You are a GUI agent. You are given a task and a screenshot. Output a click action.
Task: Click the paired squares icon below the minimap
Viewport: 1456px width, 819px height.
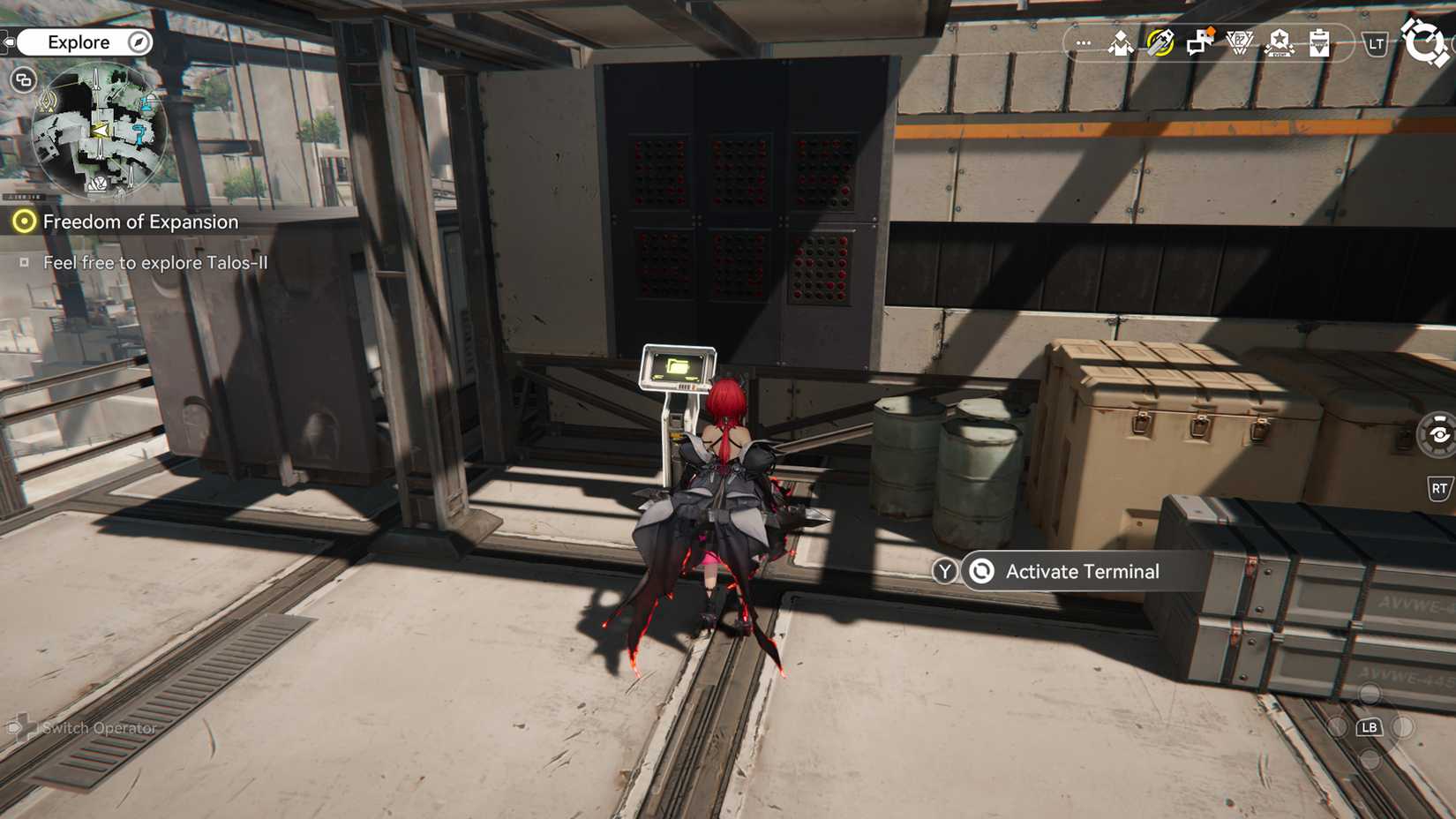click(24, 80)
